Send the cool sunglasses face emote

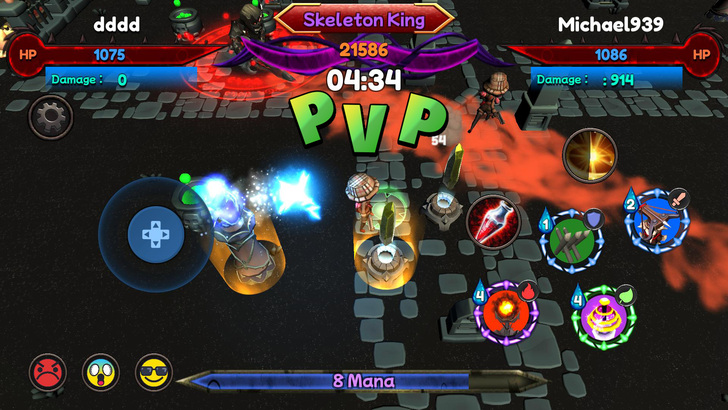(x=154, y=372)
